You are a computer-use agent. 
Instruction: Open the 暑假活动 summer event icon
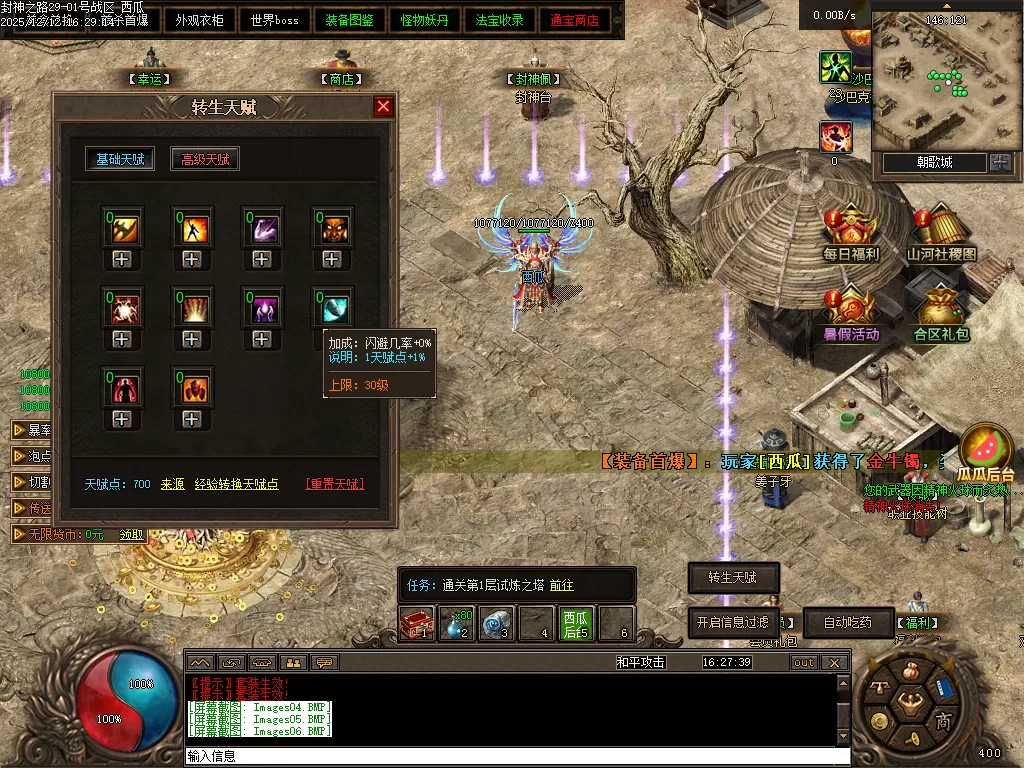[851, 313]
